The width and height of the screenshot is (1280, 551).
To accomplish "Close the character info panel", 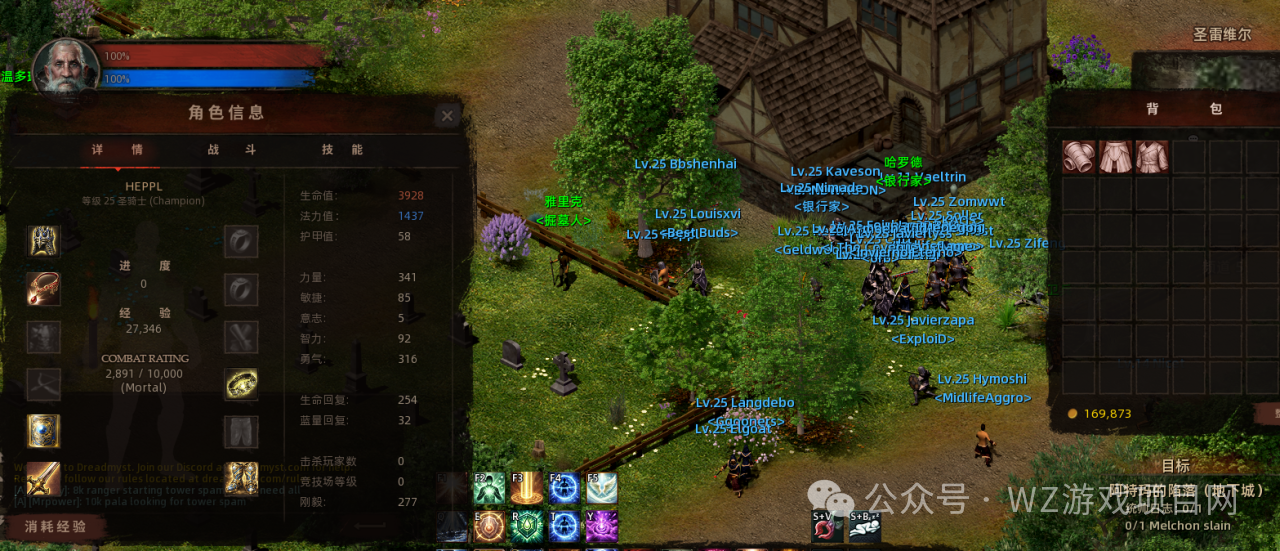I will (447, 116).
